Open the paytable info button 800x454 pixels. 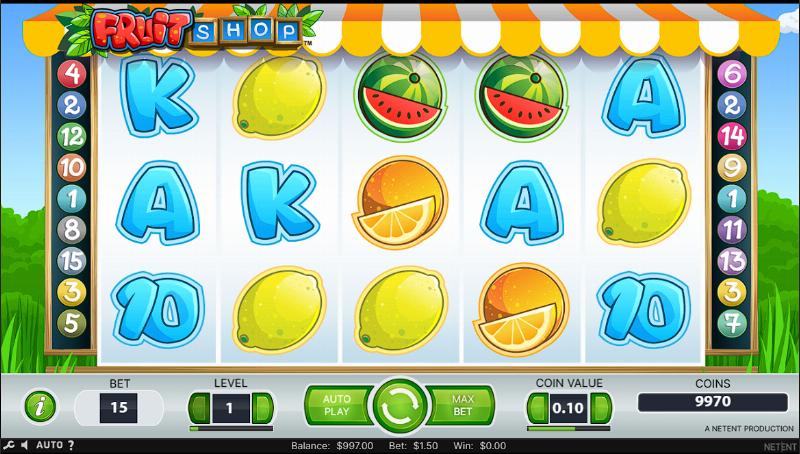tap(39, 407)
